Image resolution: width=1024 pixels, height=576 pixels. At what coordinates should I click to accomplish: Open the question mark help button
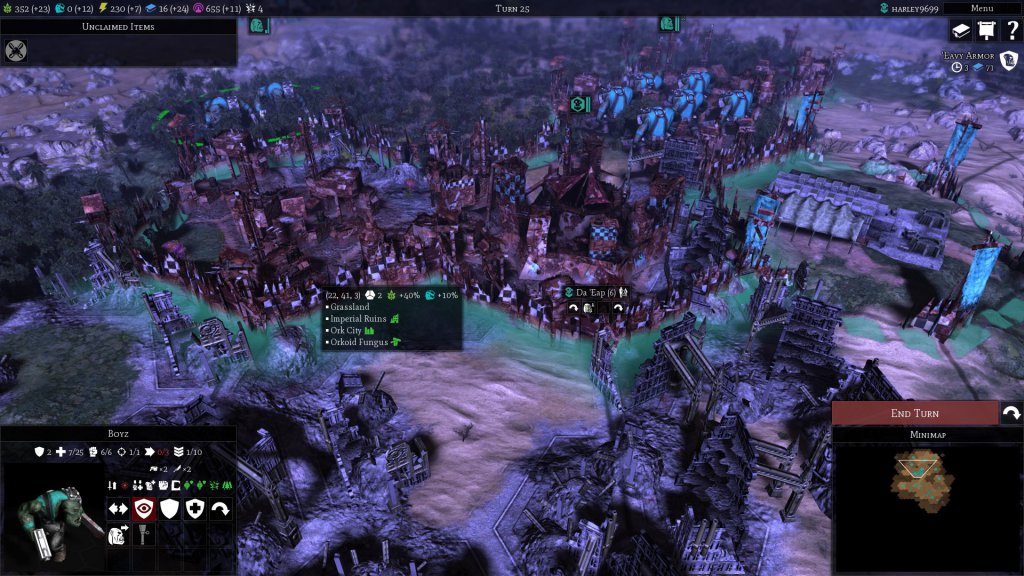pos(1010,31)
